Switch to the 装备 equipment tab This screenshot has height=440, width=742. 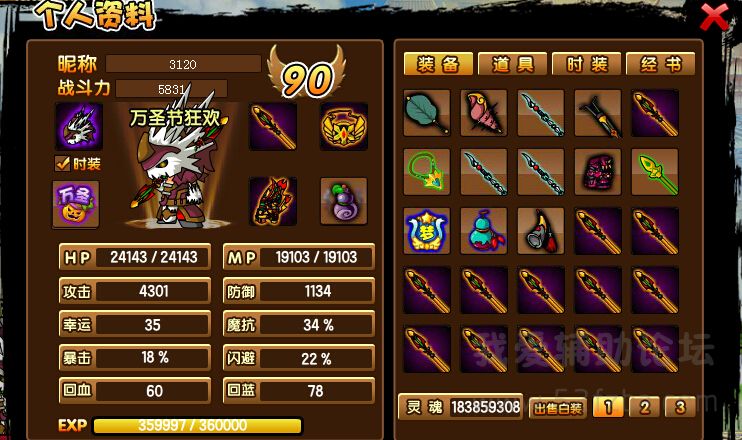437,65
